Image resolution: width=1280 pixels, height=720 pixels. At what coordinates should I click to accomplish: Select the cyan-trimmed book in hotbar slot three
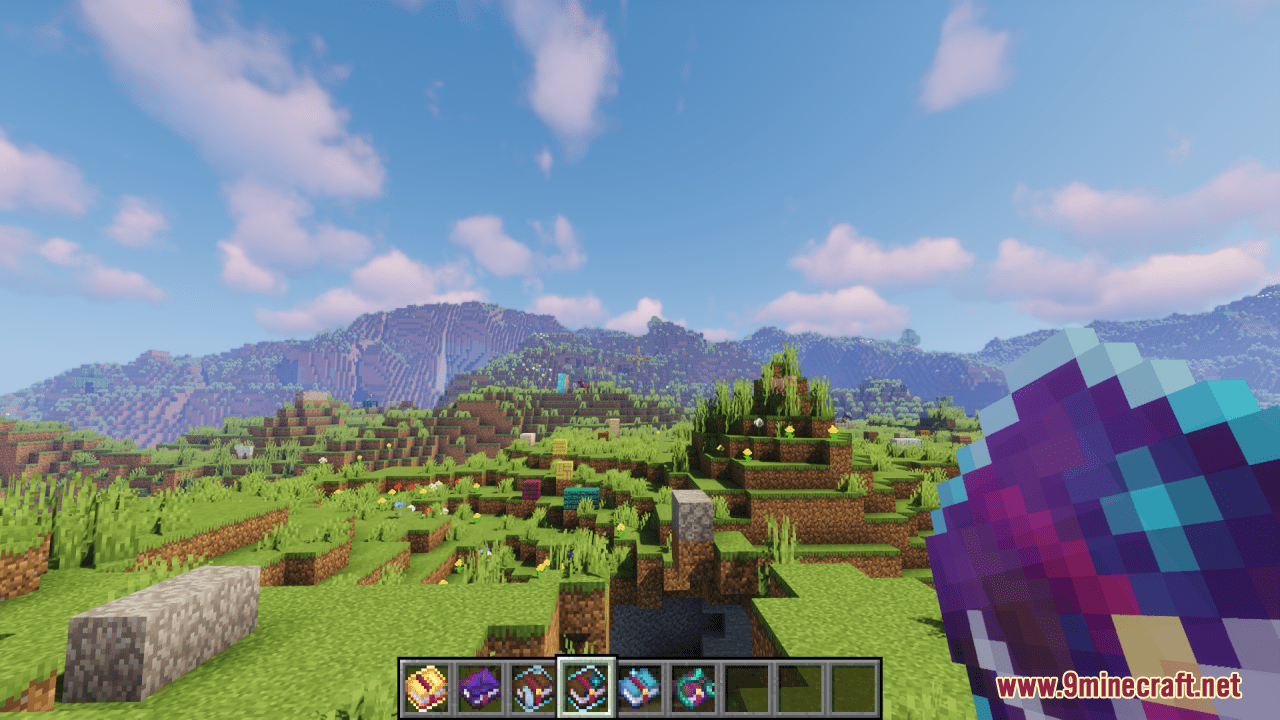[x=533, y=689]
